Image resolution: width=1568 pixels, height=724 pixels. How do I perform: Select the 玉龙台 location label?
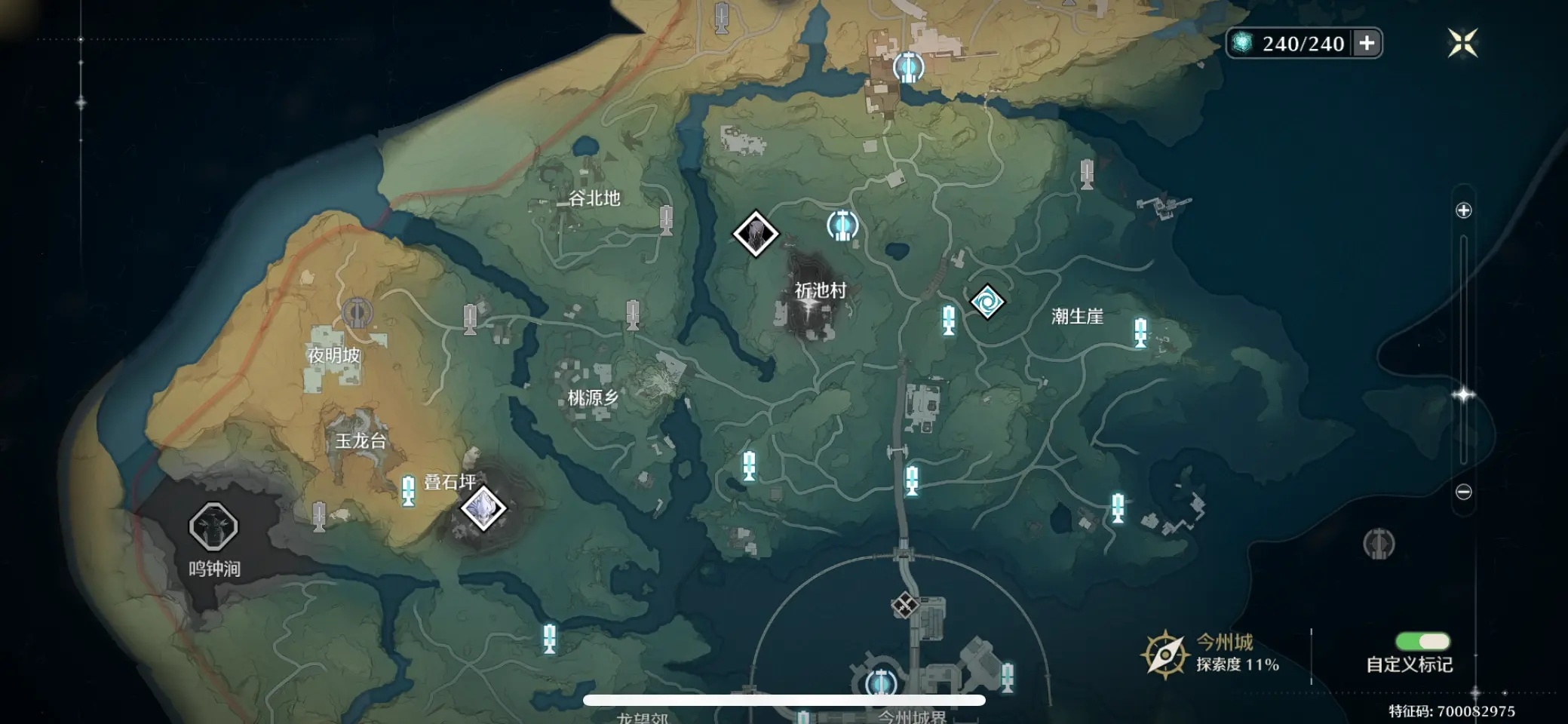pyautogui.click(x=361, y=441)
